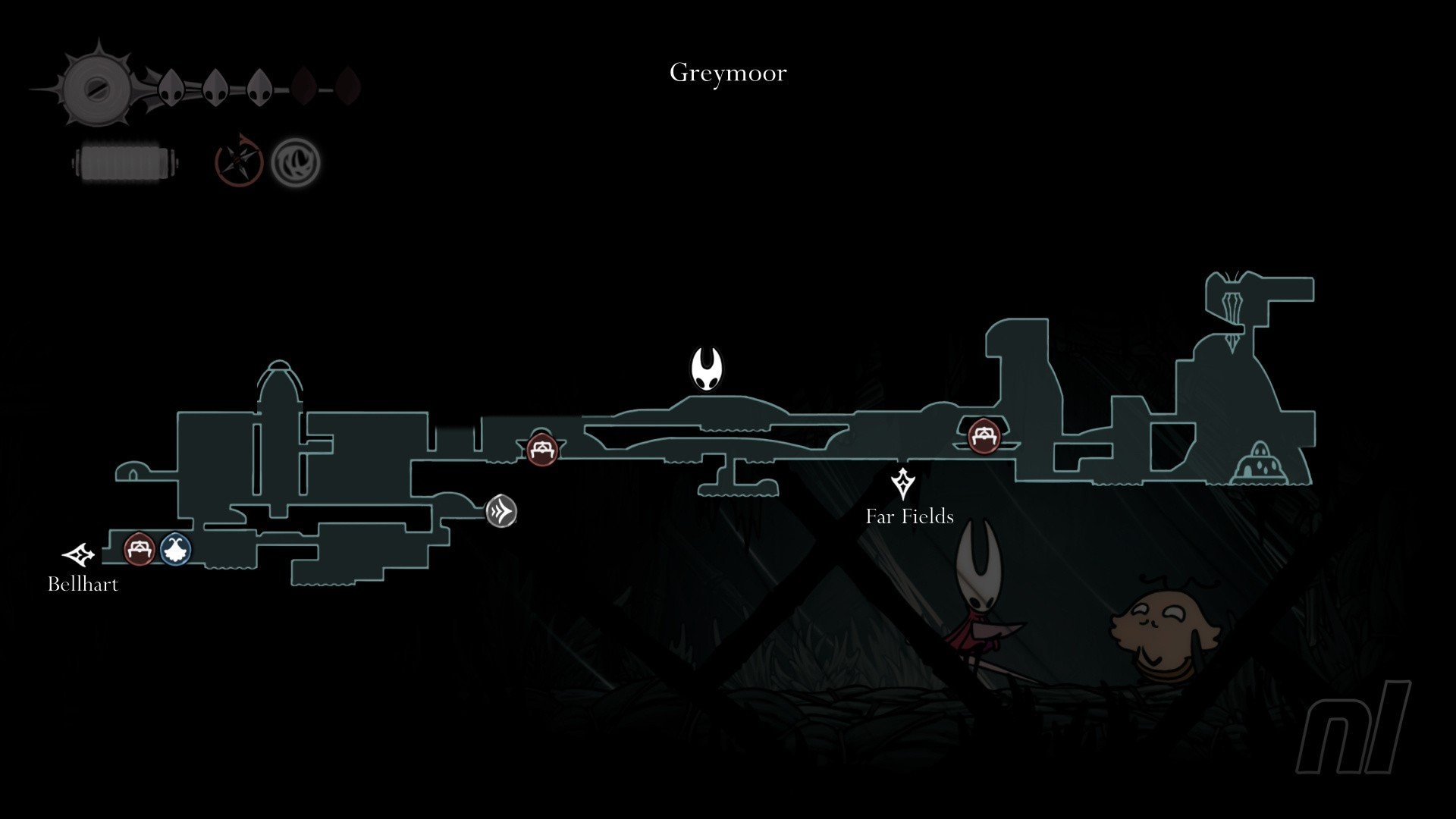Select the Bellhart exit arrow marker
This screenshot has height=819, width=1456.
(x=79, y=555)
